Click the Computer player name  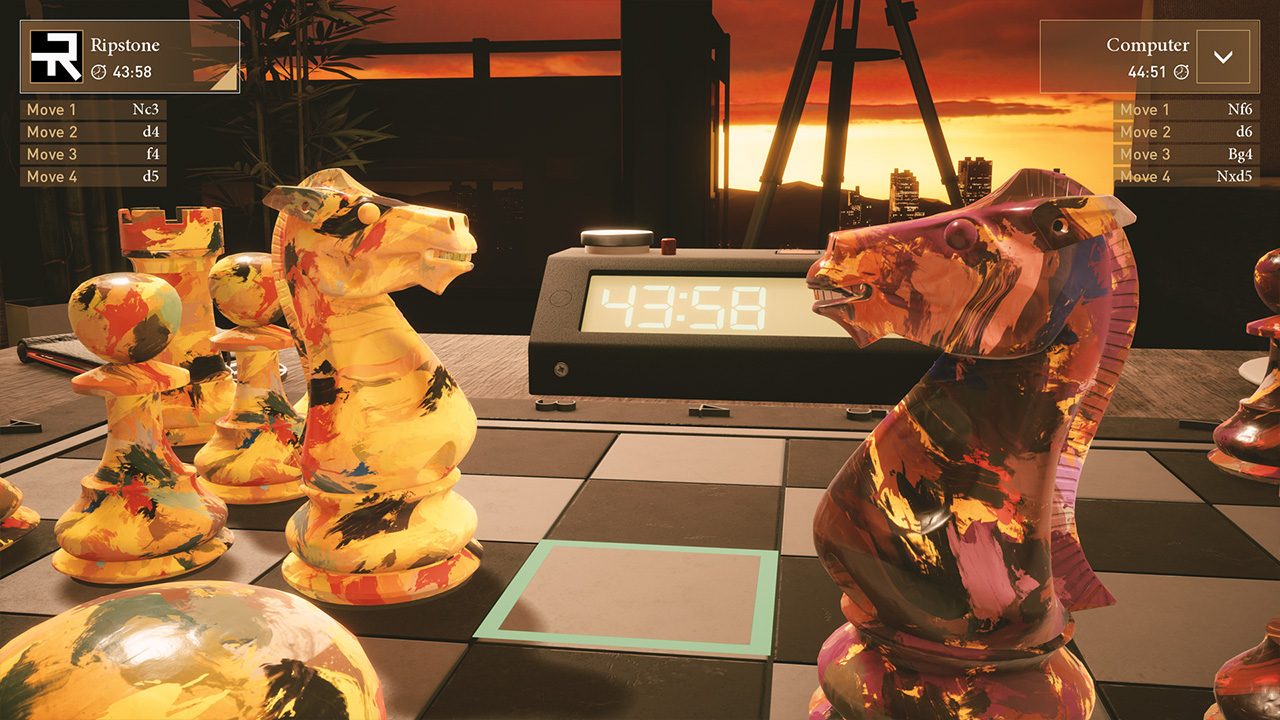(1146, 44)
